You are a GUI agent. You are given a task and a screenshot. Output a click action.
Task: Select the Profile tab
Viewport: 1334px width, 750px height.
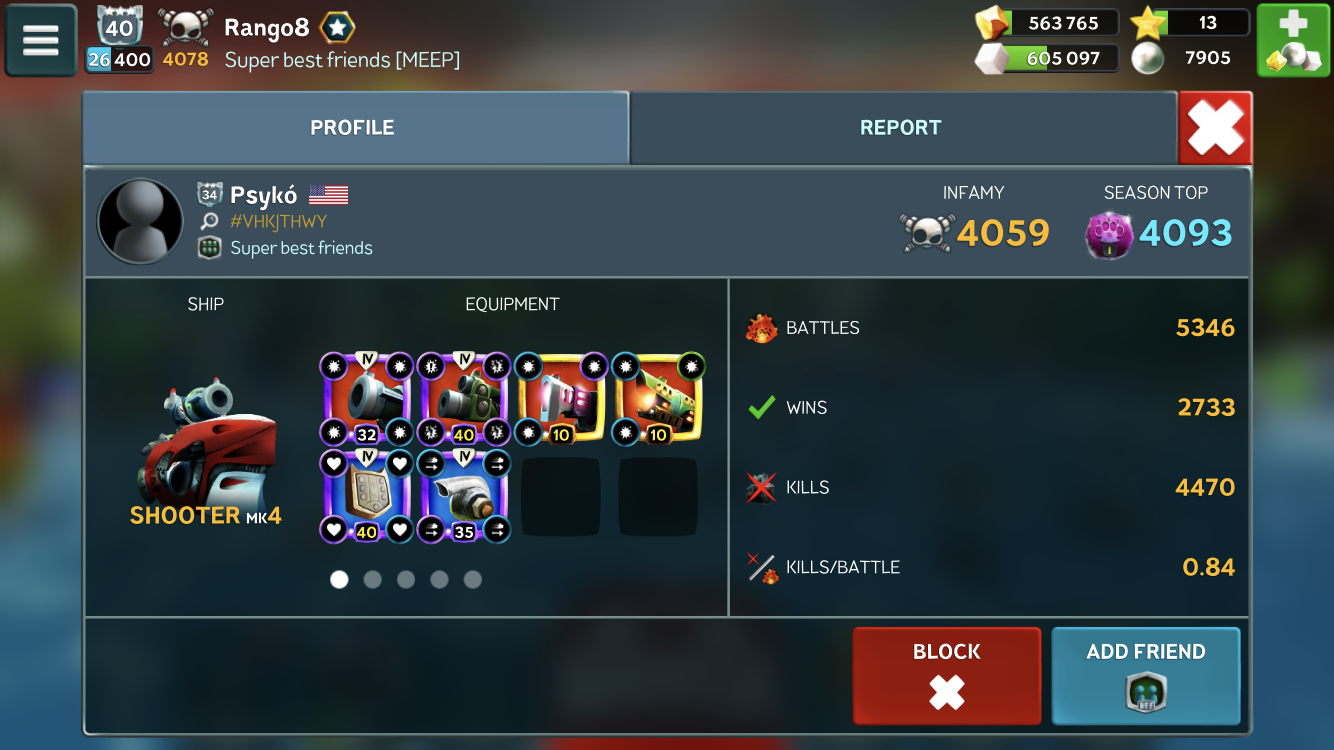352,128
